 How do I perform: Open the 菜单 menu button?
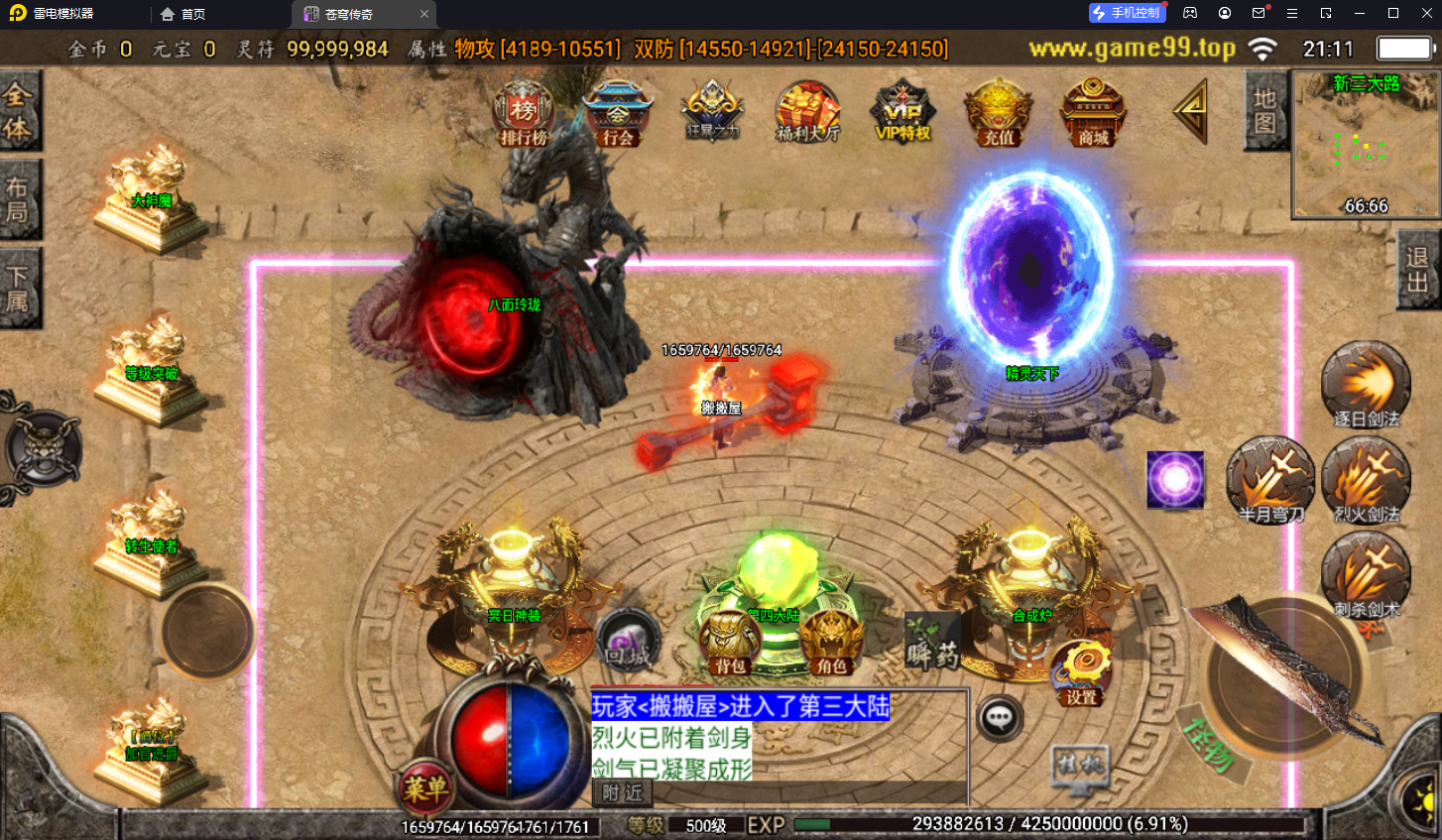point(424,788)
